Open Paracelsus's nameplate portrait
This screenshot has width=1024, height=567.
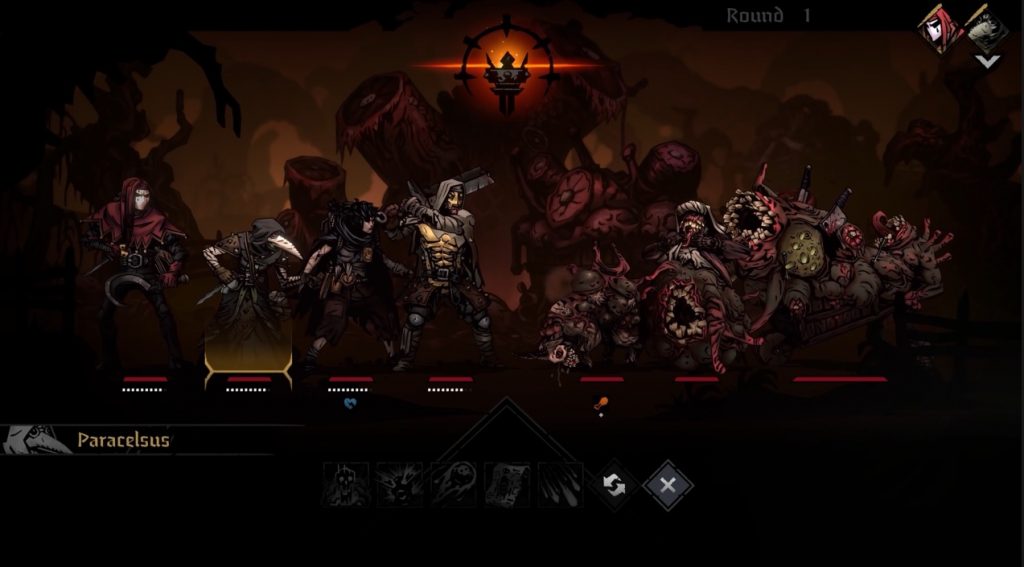[36, 440]
